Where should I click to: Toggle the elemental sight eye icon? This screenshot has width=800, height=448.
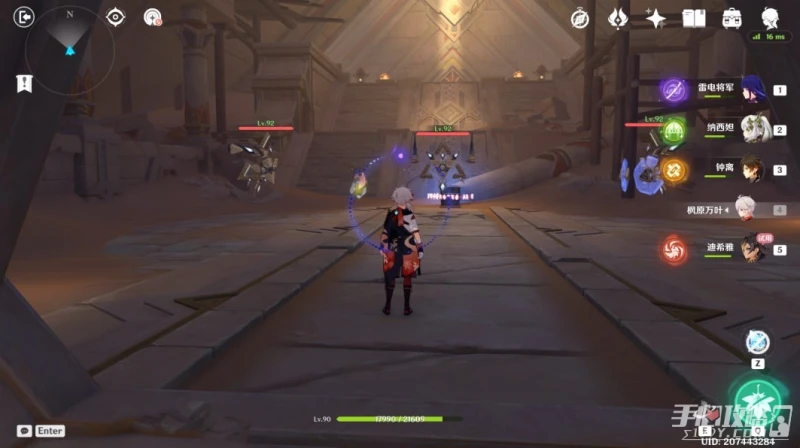click(x=116, y=16)
